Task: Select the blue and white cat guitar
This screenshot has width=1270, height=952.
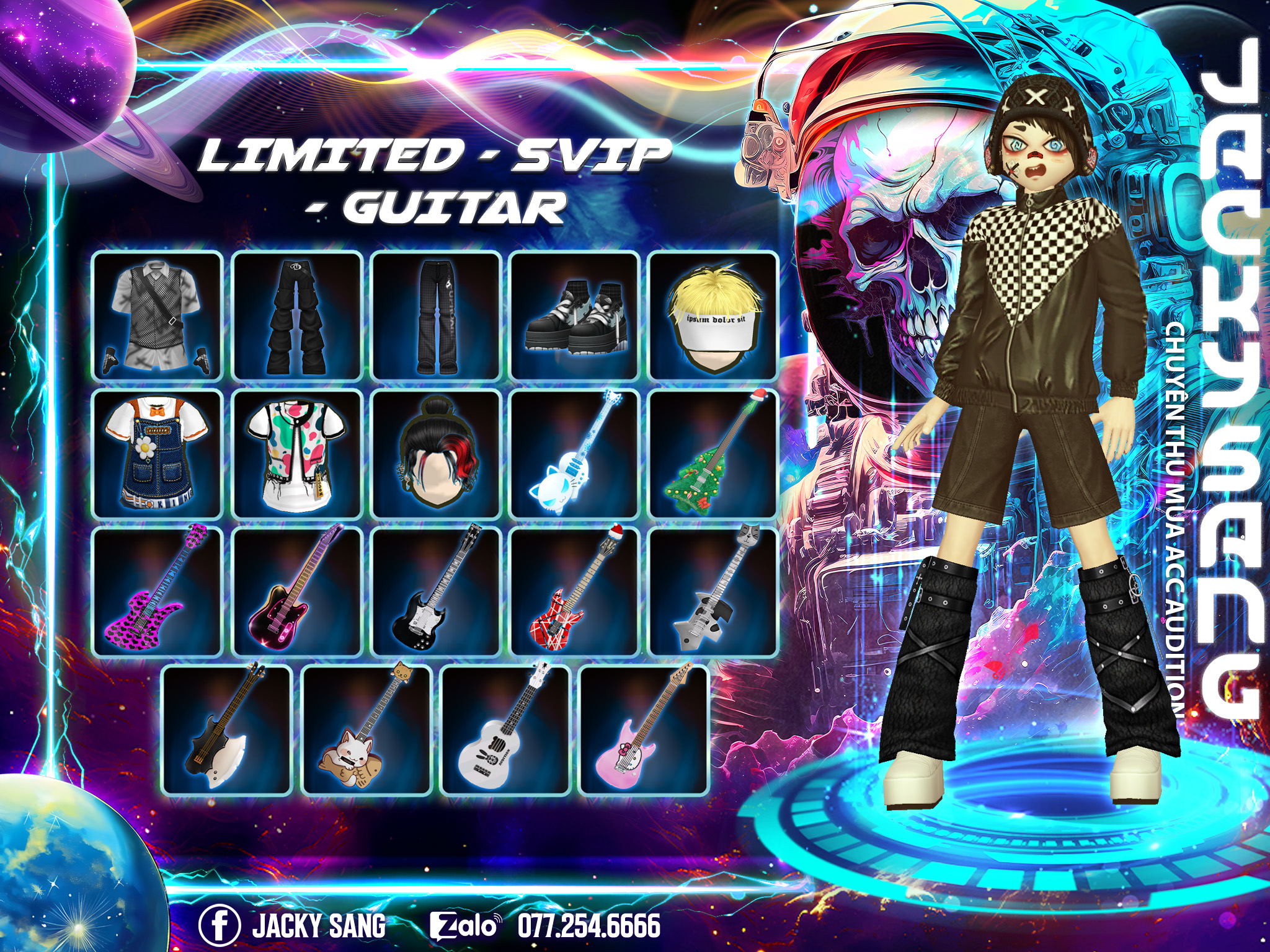Action: [x=575, y=454]
